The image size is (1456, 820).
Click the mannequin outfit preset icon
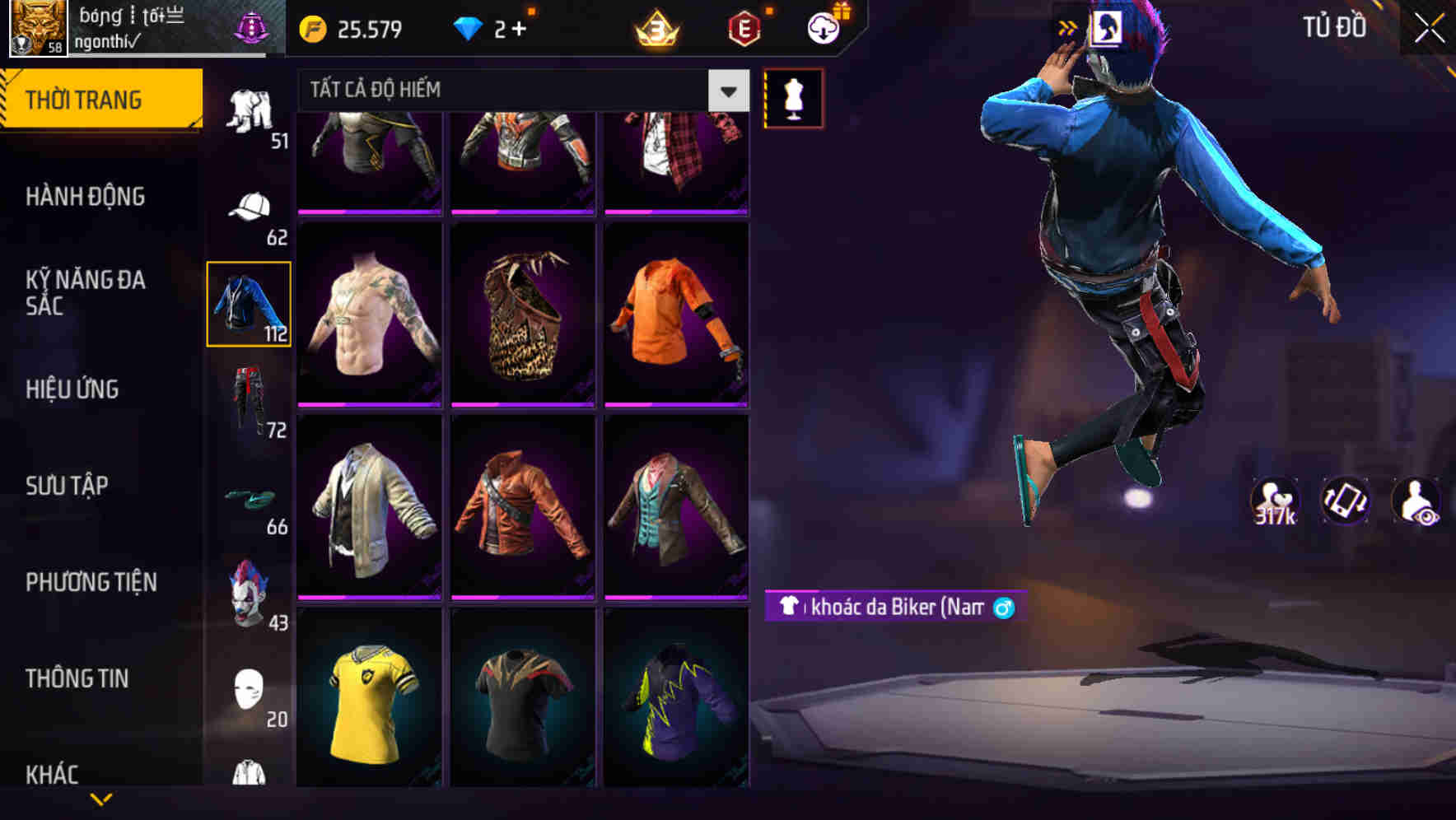coord(793,97)
